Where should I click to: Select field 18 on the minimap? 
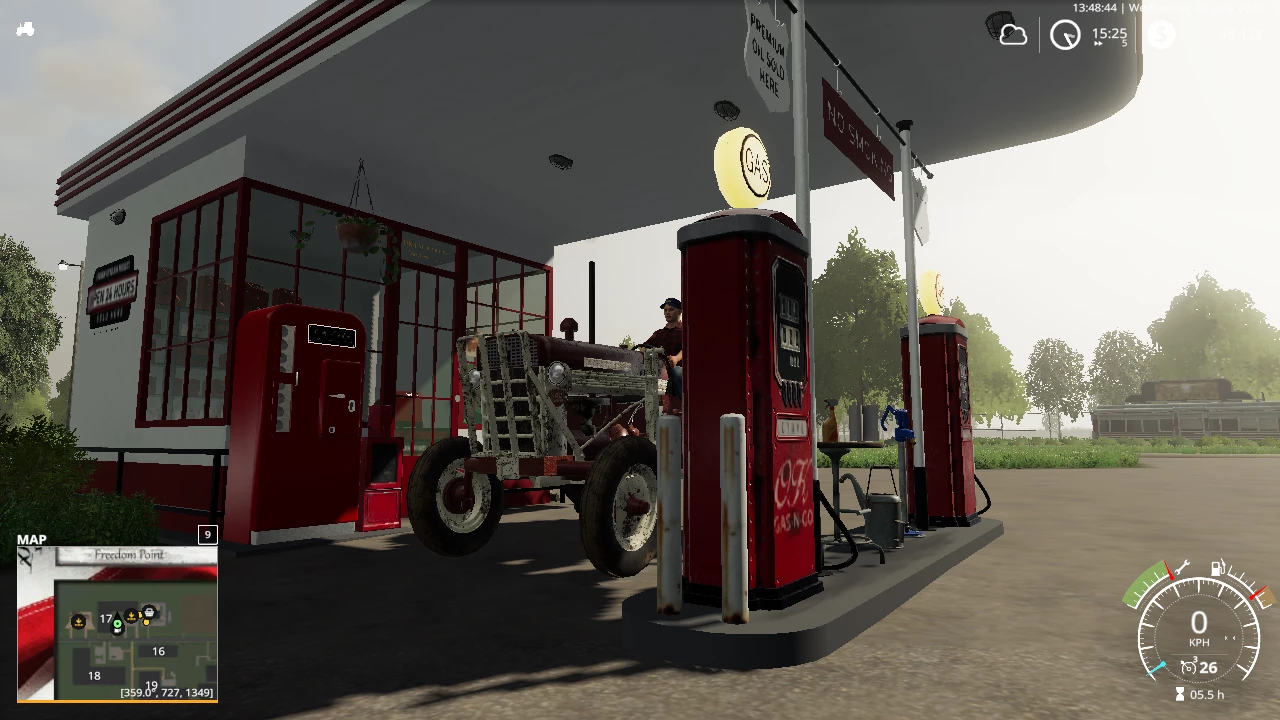point(94,675)
